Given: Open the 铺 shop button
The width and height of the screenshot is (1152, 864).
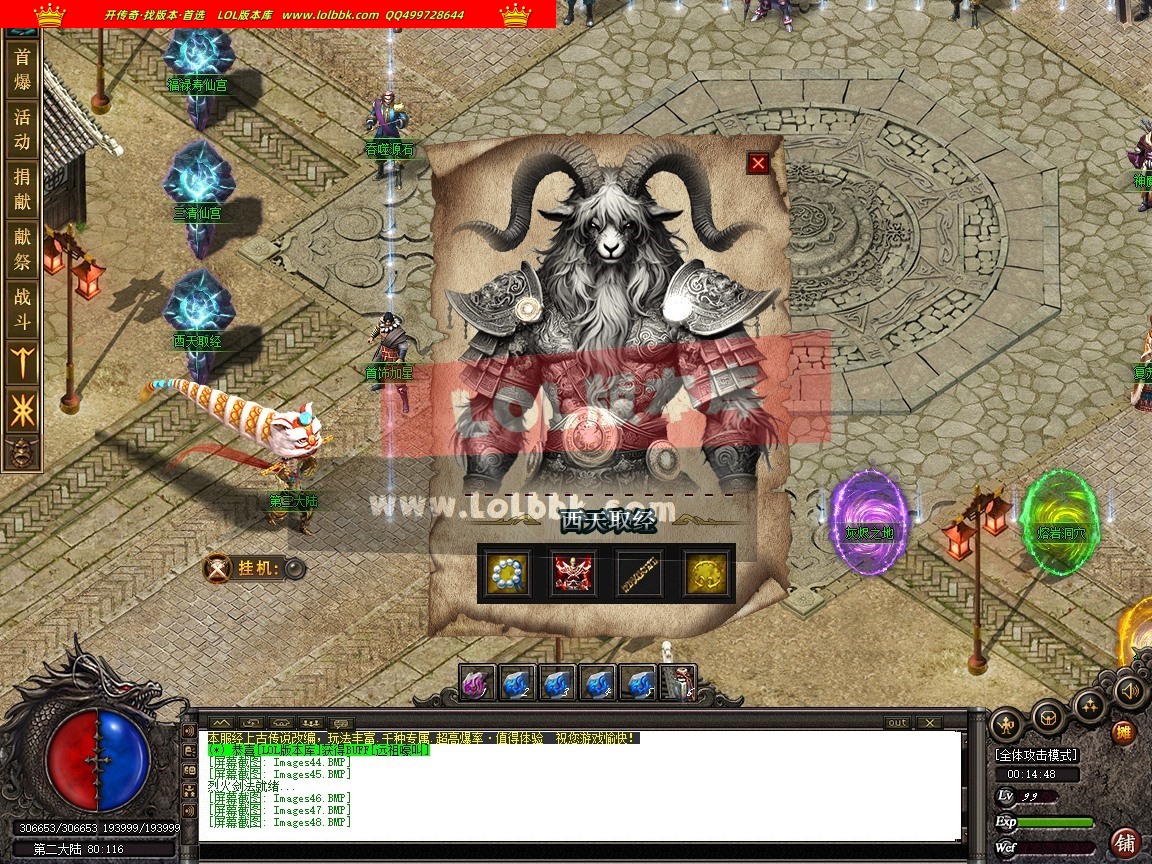Looking at the screenshot, I should tap(1125, 842).
